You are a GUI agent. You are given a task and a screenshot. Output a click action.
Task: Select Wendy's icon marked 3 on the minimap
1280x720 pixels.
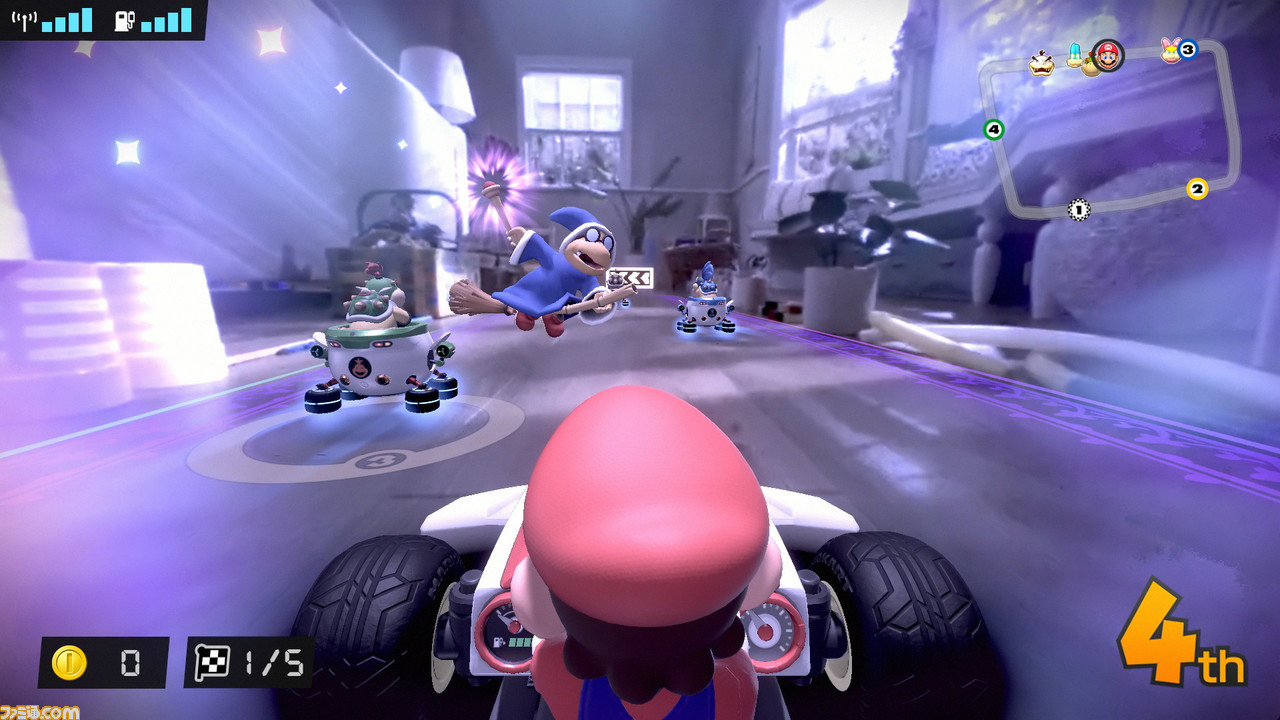click(1172, 51)
